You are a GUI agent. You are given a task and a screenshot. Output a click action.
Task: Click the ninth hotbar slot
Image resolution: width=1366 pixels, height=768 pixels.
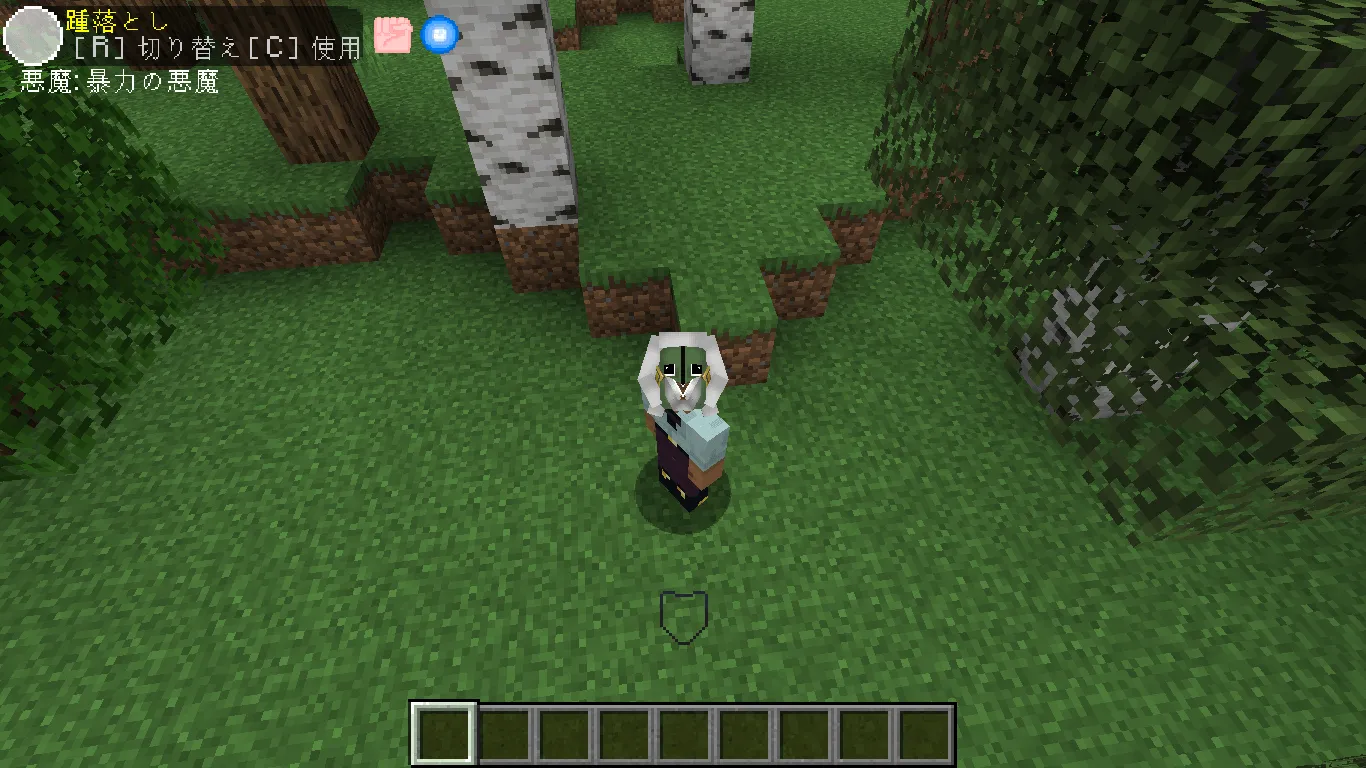click(924, 733)
